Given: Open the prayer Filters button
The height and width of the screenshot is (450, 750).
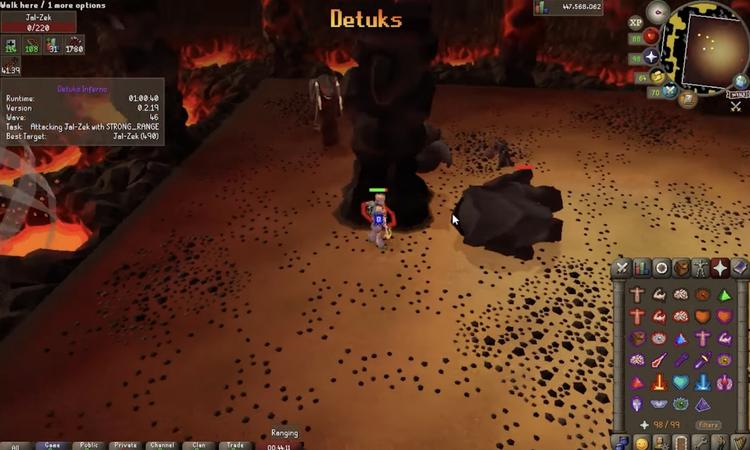Looking at the screenshot, I should [x=709, y=424].
